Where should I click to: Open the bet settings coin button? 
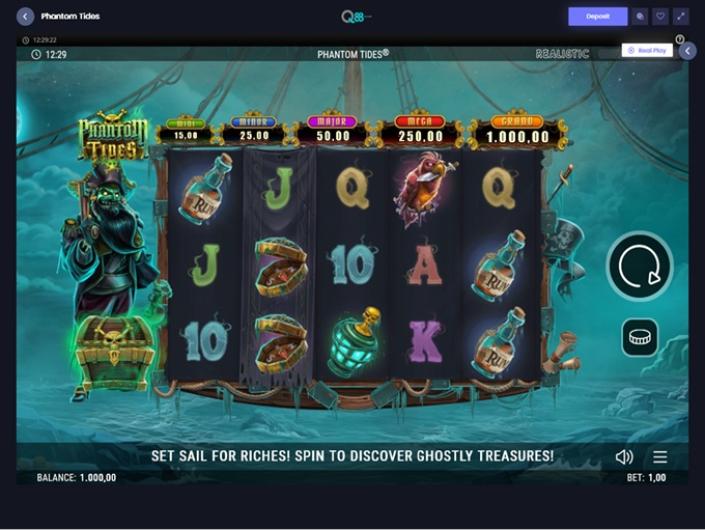639,337
